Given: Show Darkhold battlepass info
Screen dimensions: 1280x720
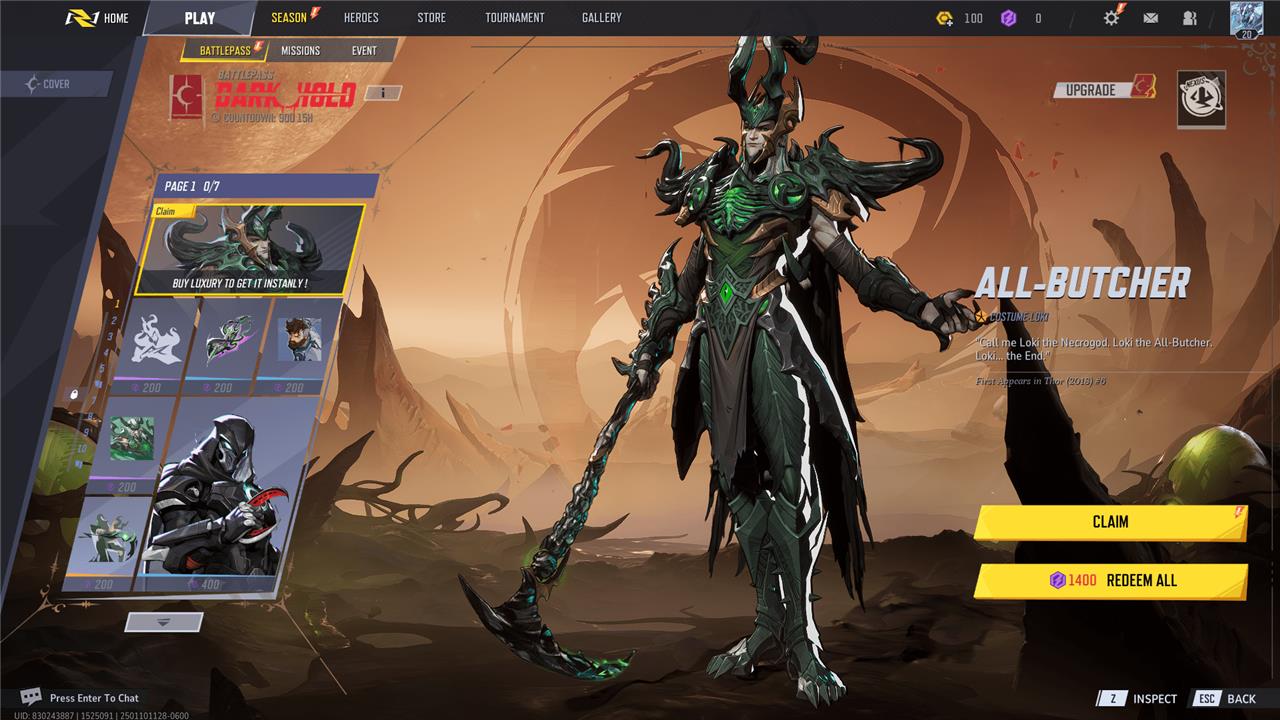Looking at the screenshot, I should (x=382, y=93).
